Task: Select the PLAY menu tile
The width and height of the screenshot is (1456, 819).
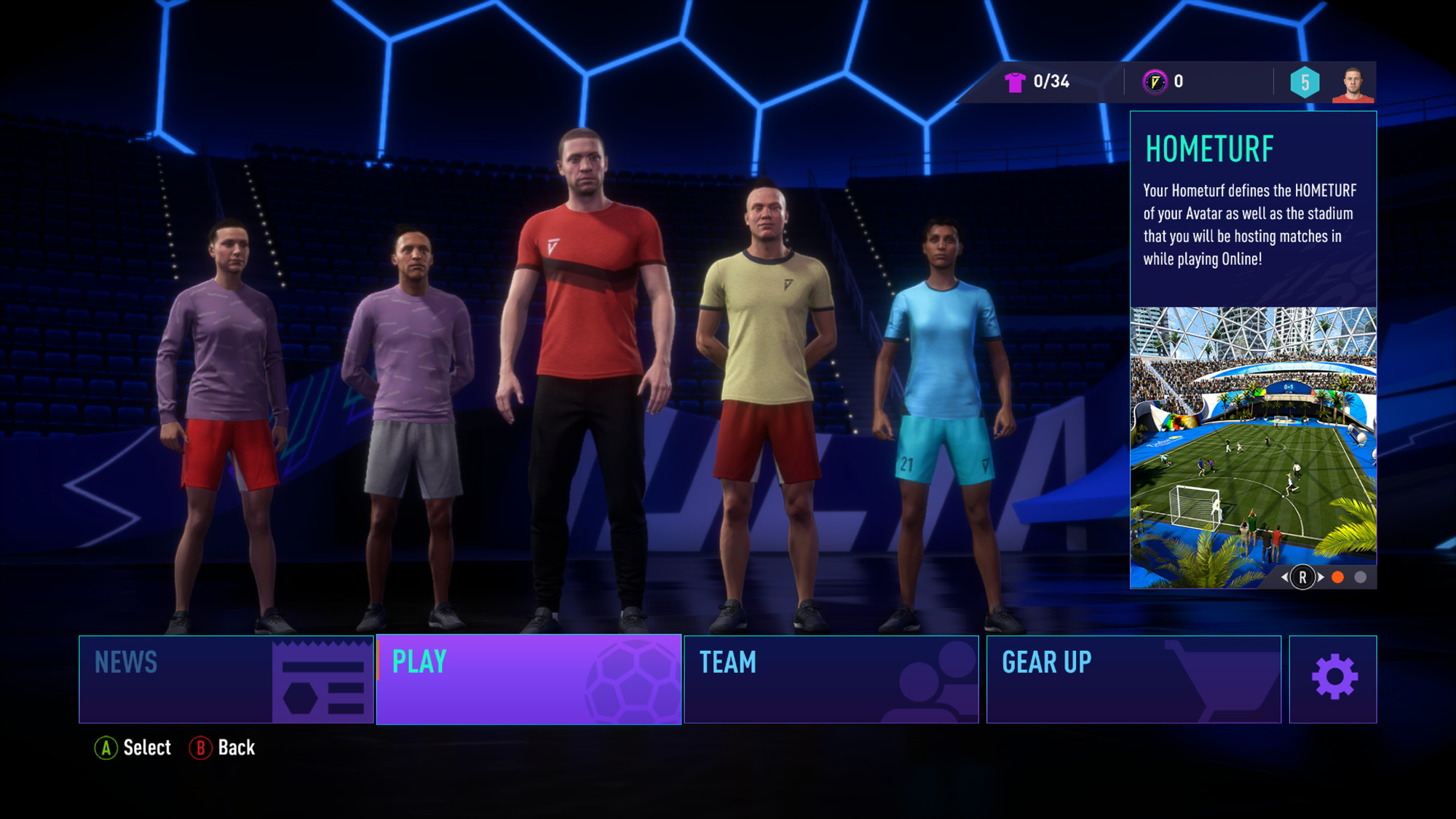Action: point(529,679)
